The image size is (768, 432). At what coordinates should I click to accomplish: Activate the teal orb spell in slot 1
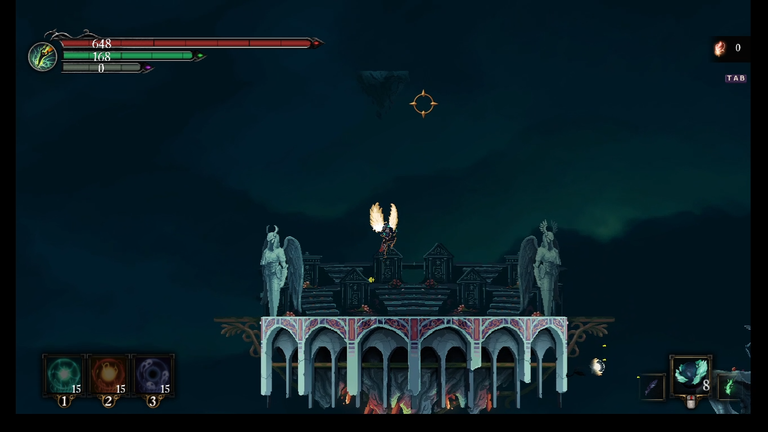64,375
